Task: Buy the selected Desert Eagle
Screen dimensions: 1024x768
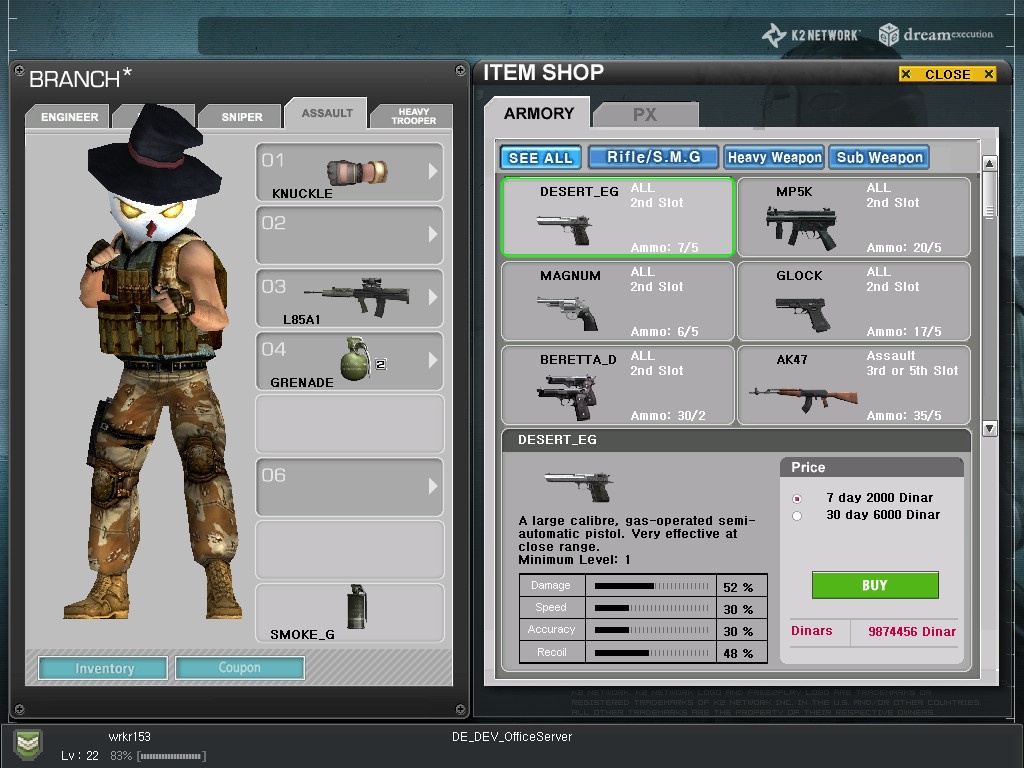Action: pyautogui.click(x=874, y=585)
